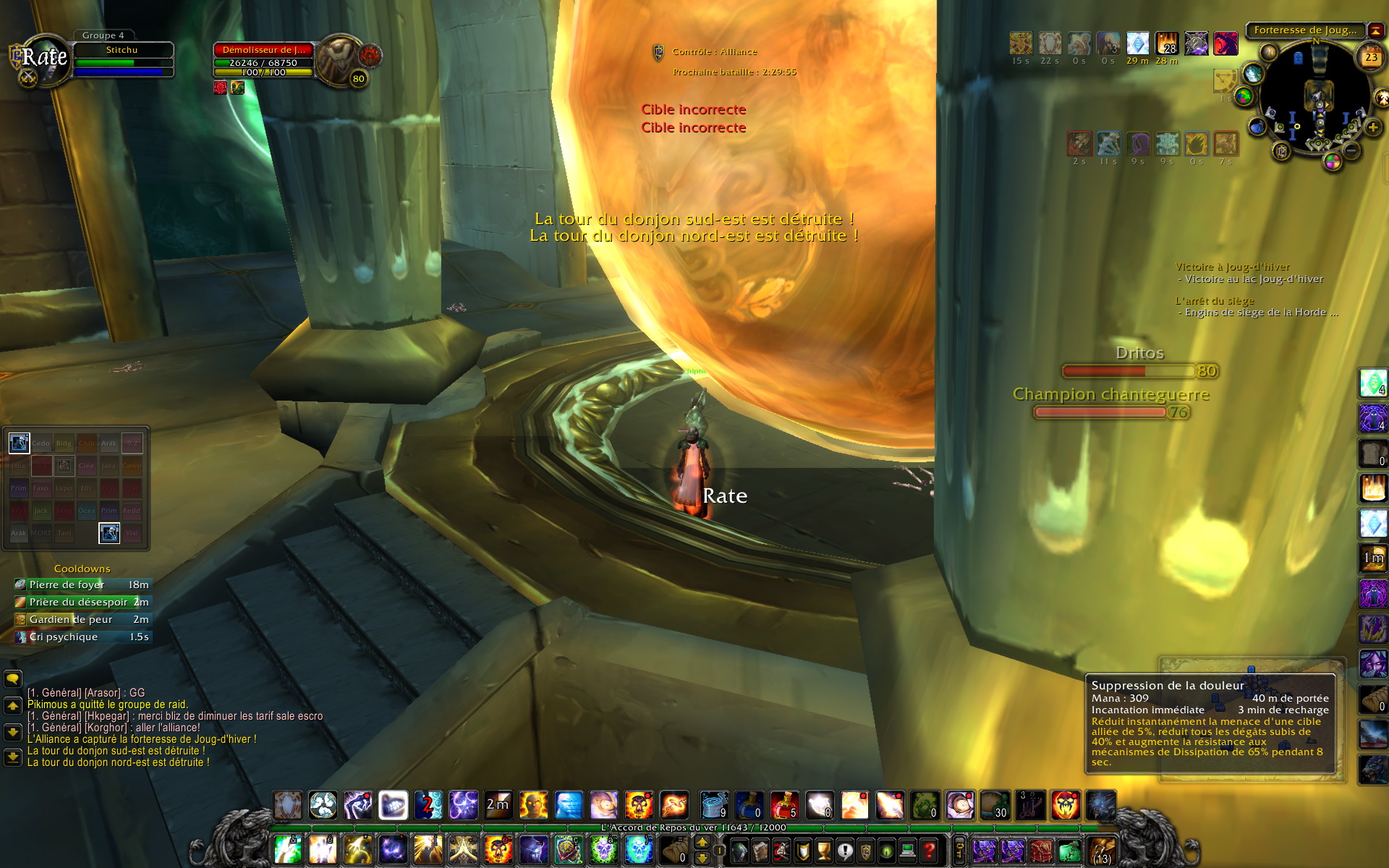The width and height of the screenshot is (1389, 868).
Task: Open the minimap tracking button
Action: 1268,52
